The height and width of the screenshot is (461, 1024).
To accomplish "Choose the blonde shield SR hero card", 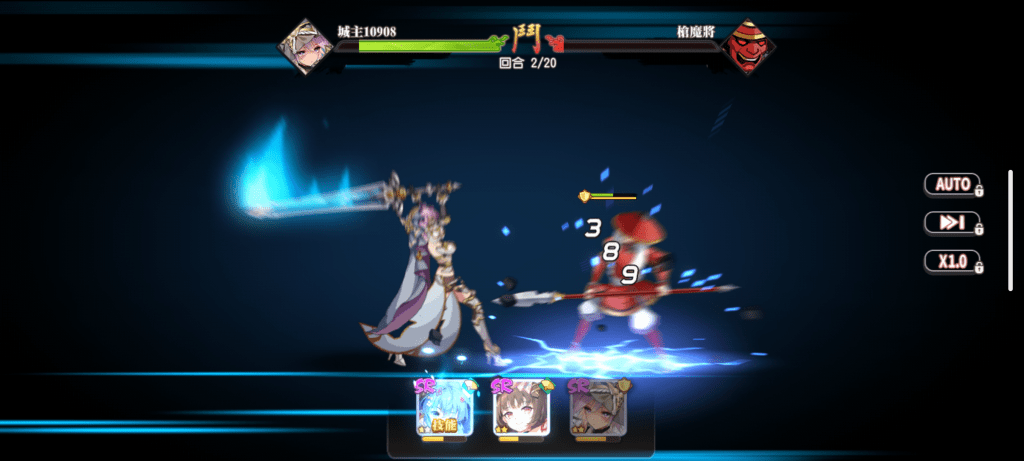I will click(x=597, y=410).
